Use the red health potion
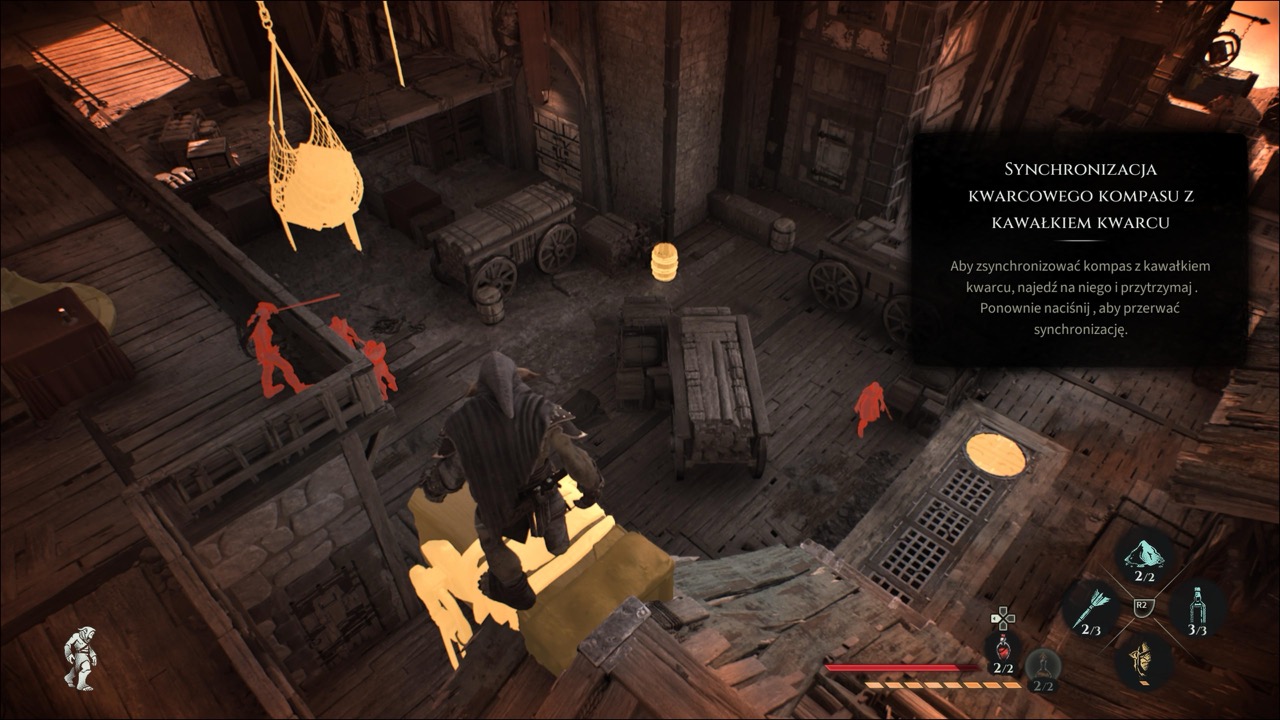Screen dimensions: 1280x720 (1003, 652)
